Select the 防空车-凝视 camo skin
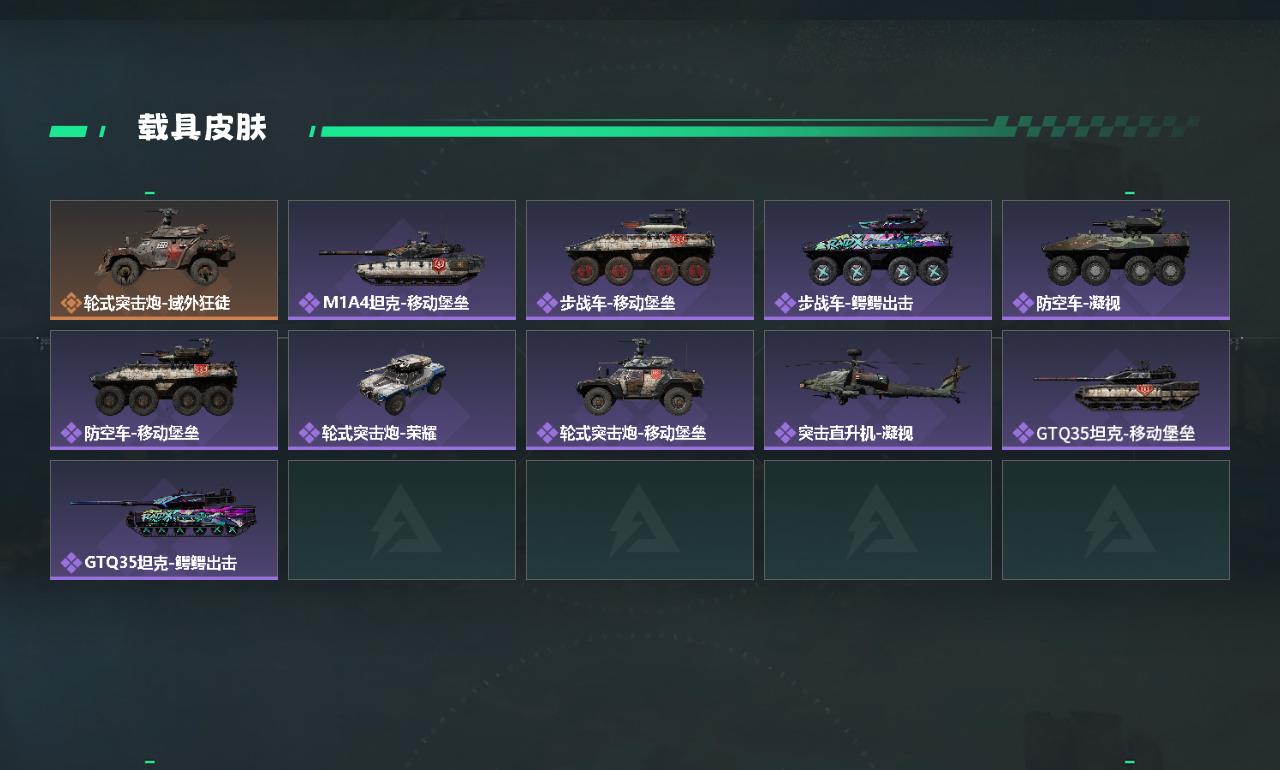This screenshot has width=1280, height=770. click(1116, 259)
